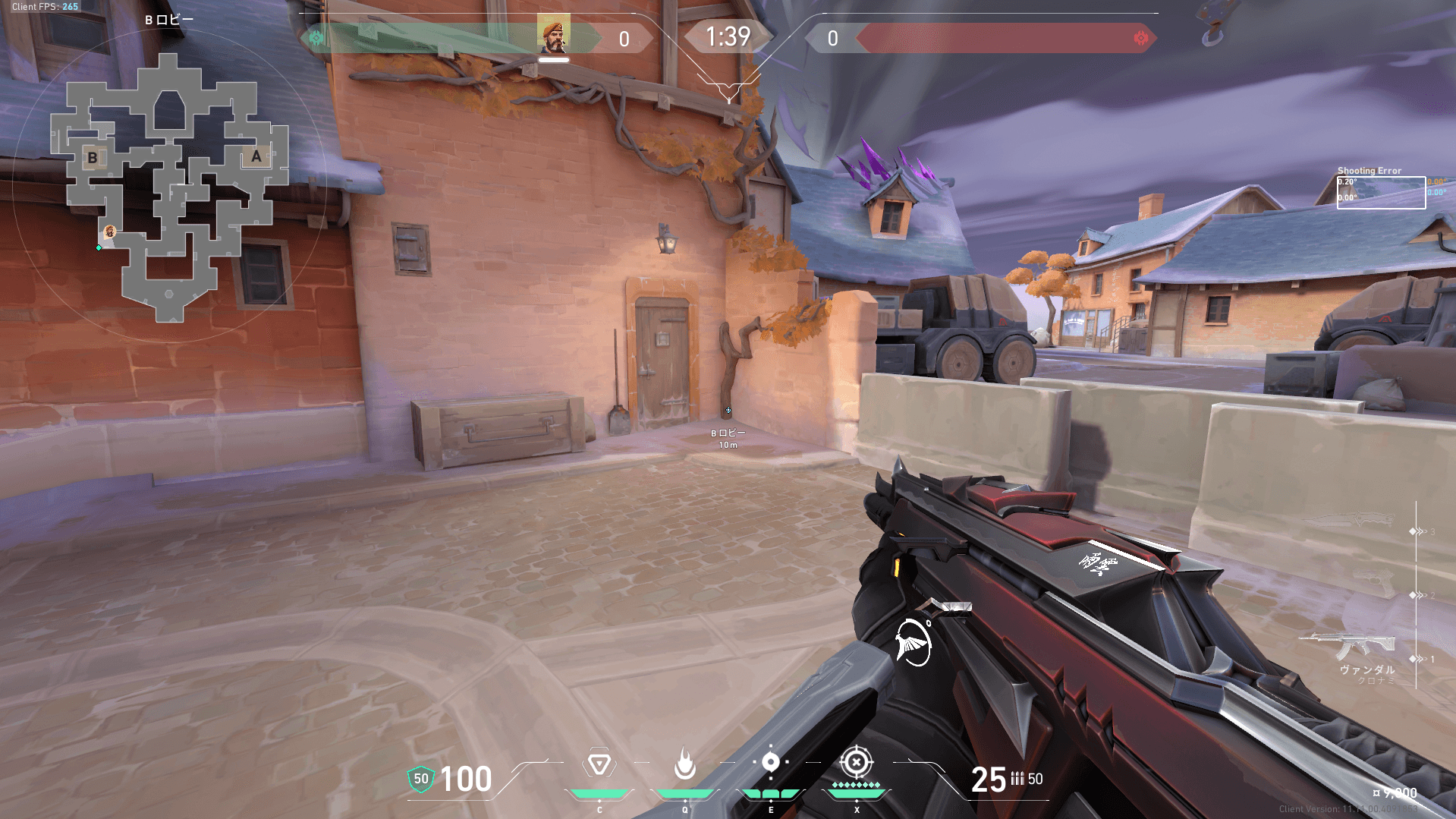The width and height of the screenshot is (1456, 819).
Task: Click the player marker on the minimap
Action: pos(110,232)
